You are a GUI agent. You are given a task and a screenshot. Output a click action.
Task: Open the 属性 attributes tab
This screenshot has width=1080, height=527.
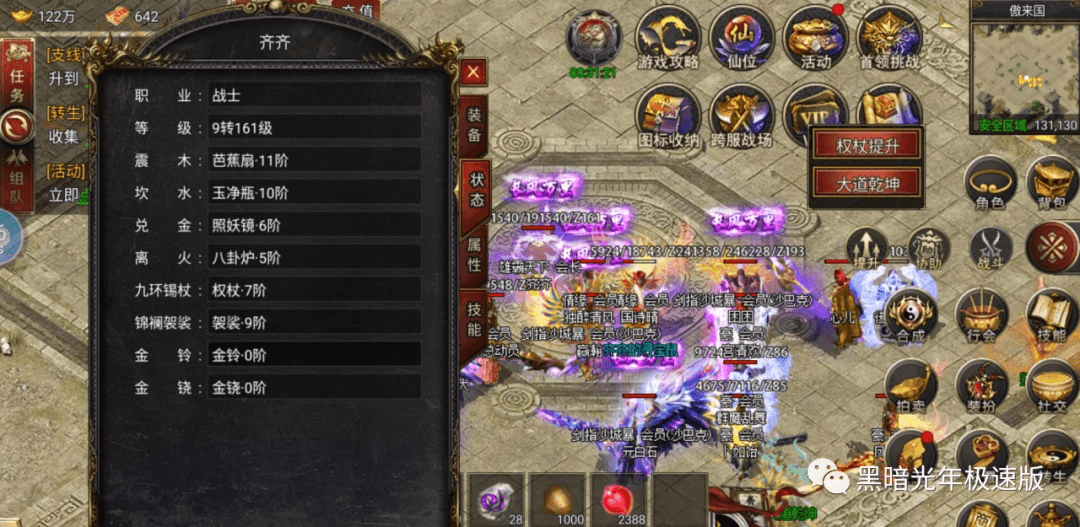tap(475, 251)
